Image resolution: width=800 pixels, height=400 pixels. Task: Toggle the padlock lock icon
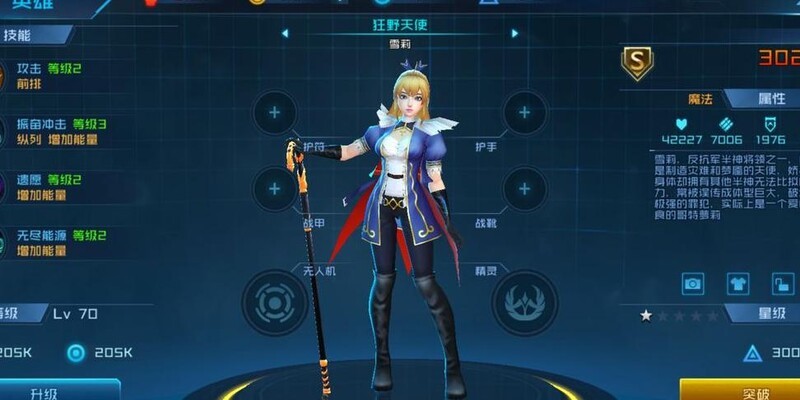pyautogui.click(x=781, y=285)
